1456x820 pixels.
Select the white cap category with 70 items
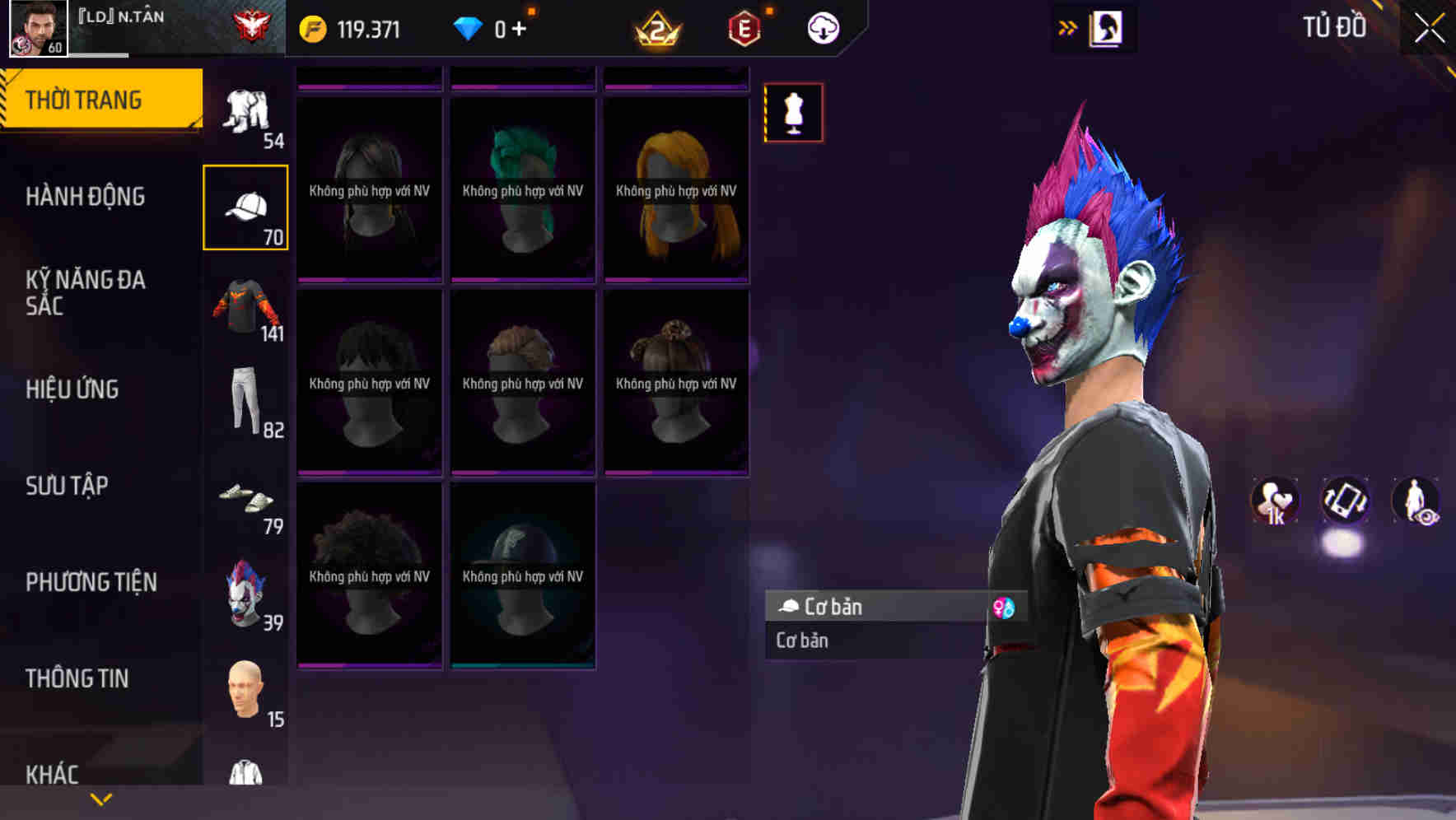tap(245, 206)
